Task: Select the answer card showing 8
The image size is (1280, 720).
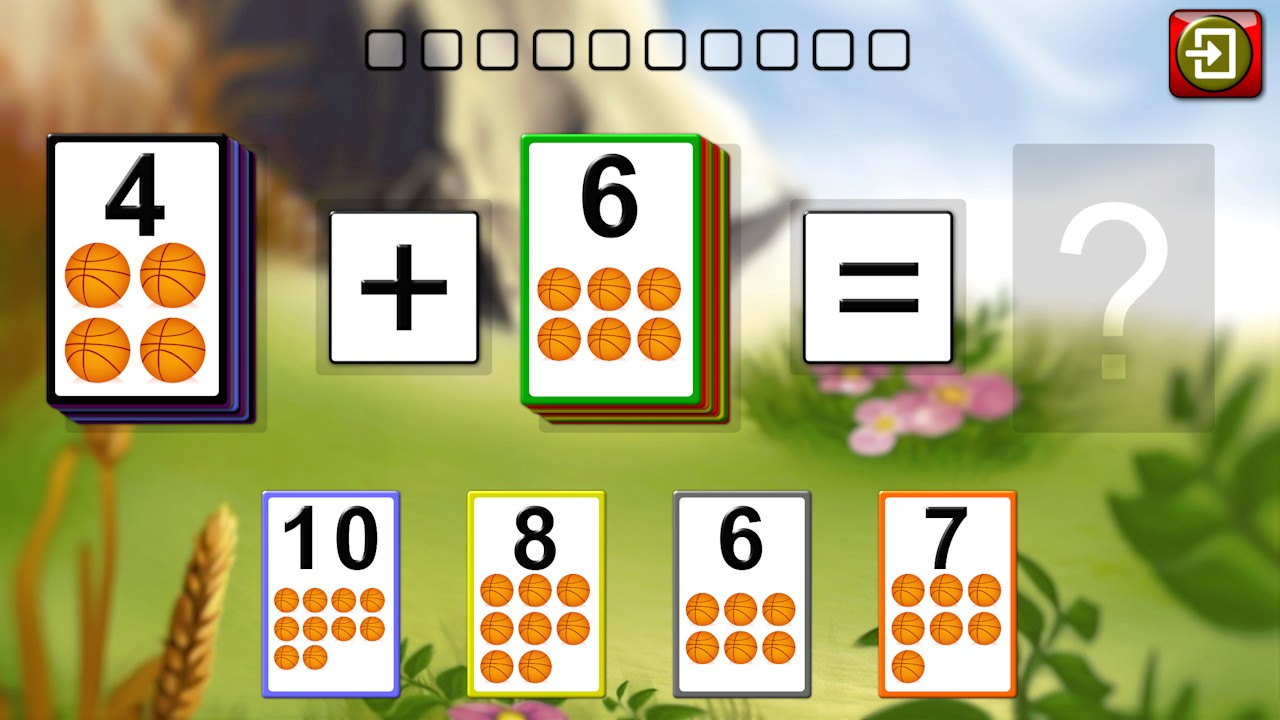Action: [x=536, y=590]
